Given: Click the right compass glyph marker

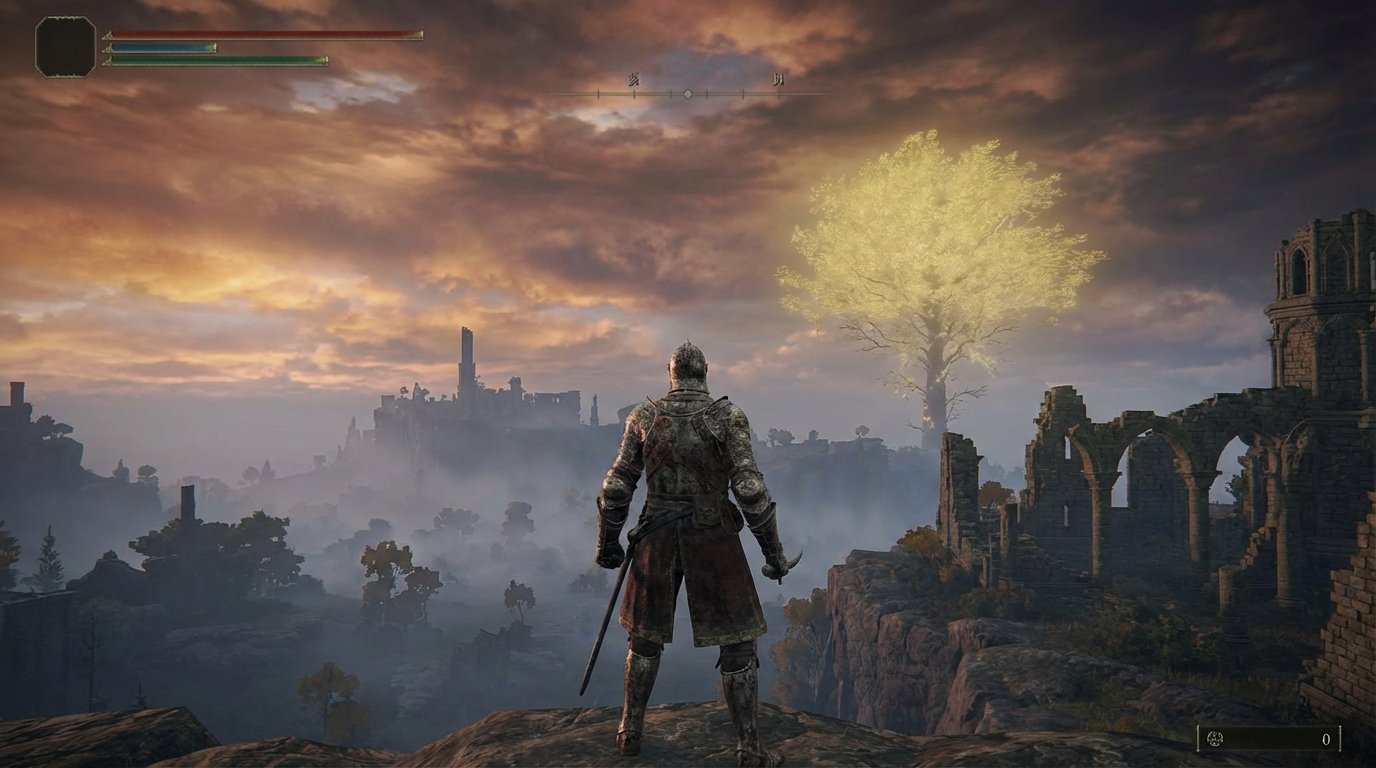Looking at the screenshot, I should 778,80.
